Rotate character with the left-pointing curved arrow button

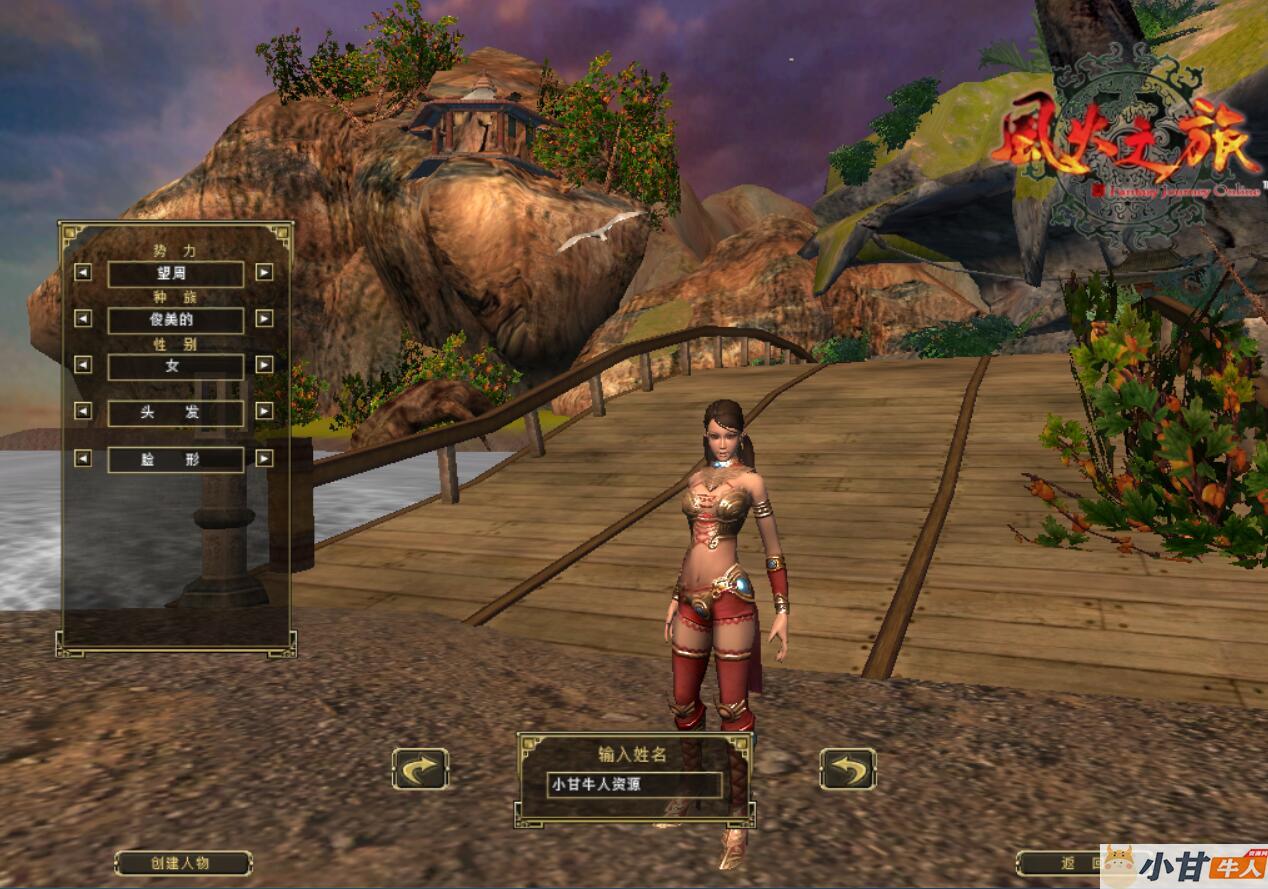pos(848,769)
